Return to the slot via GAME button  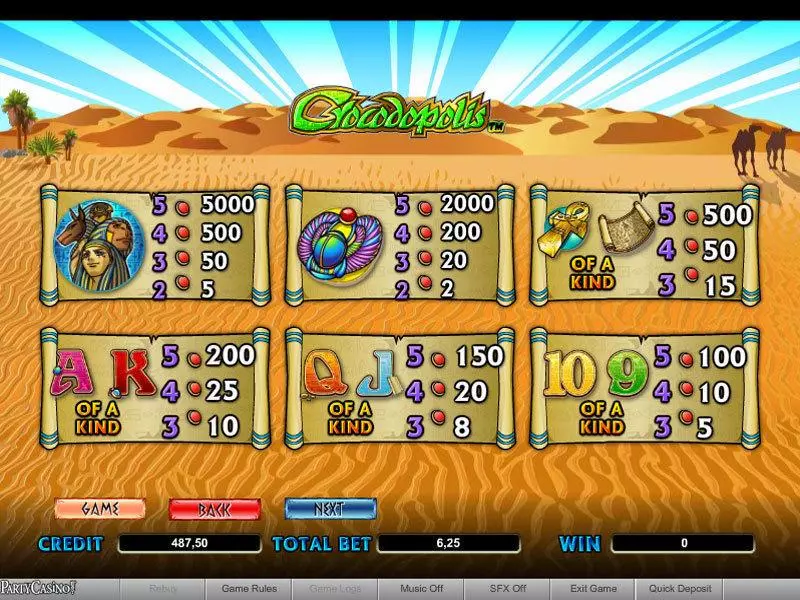100,509
